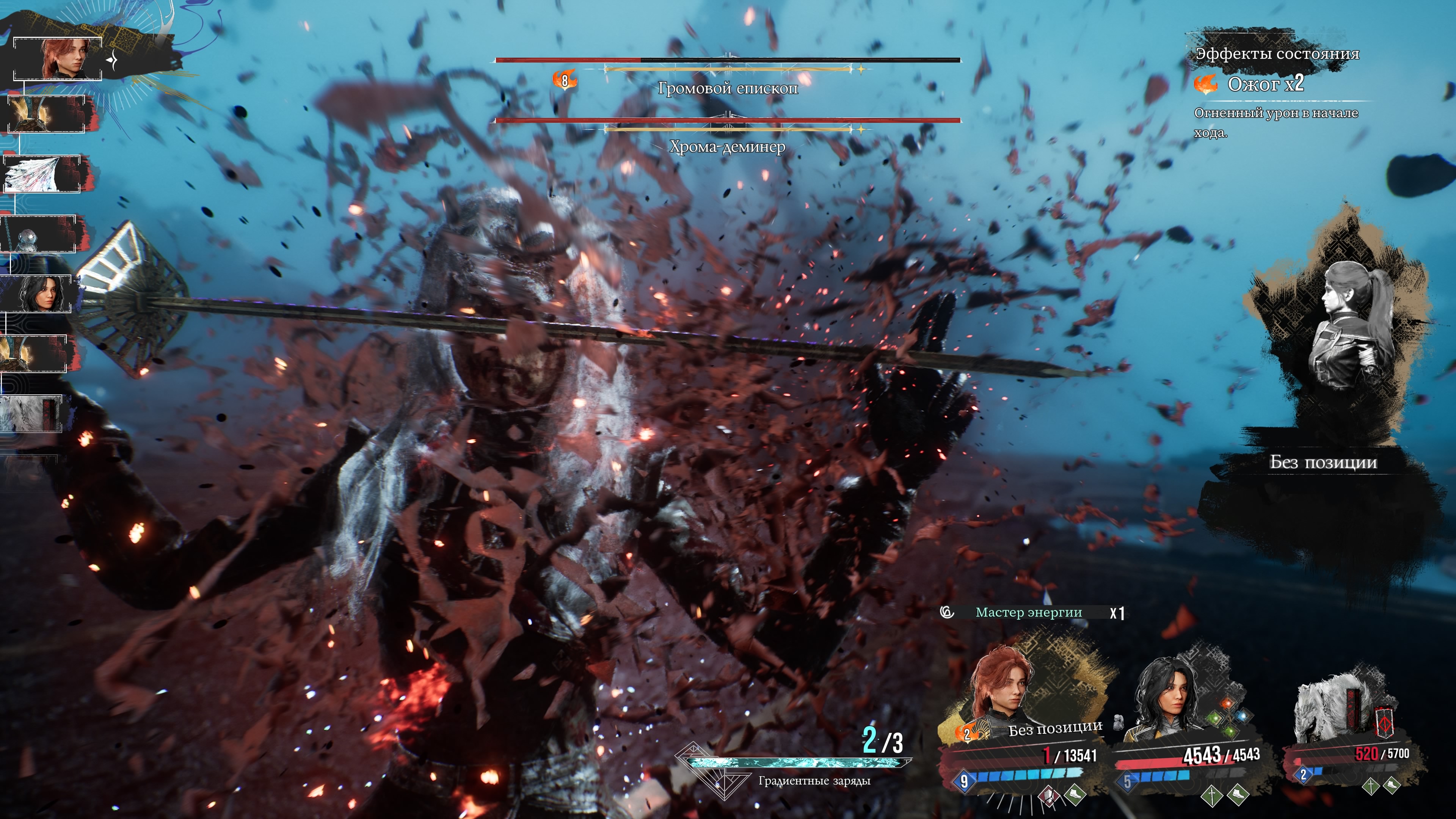Image resolution: width=1456 pixels, height=819 pixels.
Task: Show details for the Ожог x2 status effect
Action: [x=1265, y=84]
